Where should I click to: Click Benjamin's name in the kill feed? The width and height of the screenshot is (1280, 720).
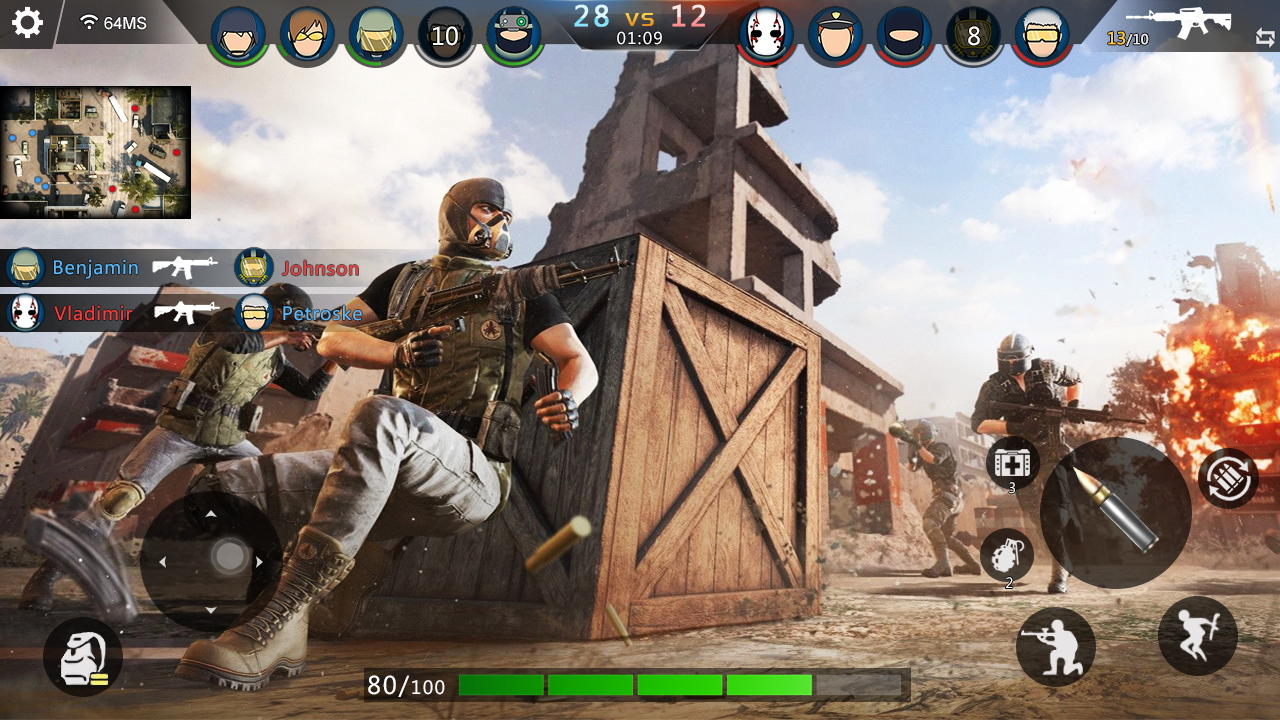[x=97, y=267]
